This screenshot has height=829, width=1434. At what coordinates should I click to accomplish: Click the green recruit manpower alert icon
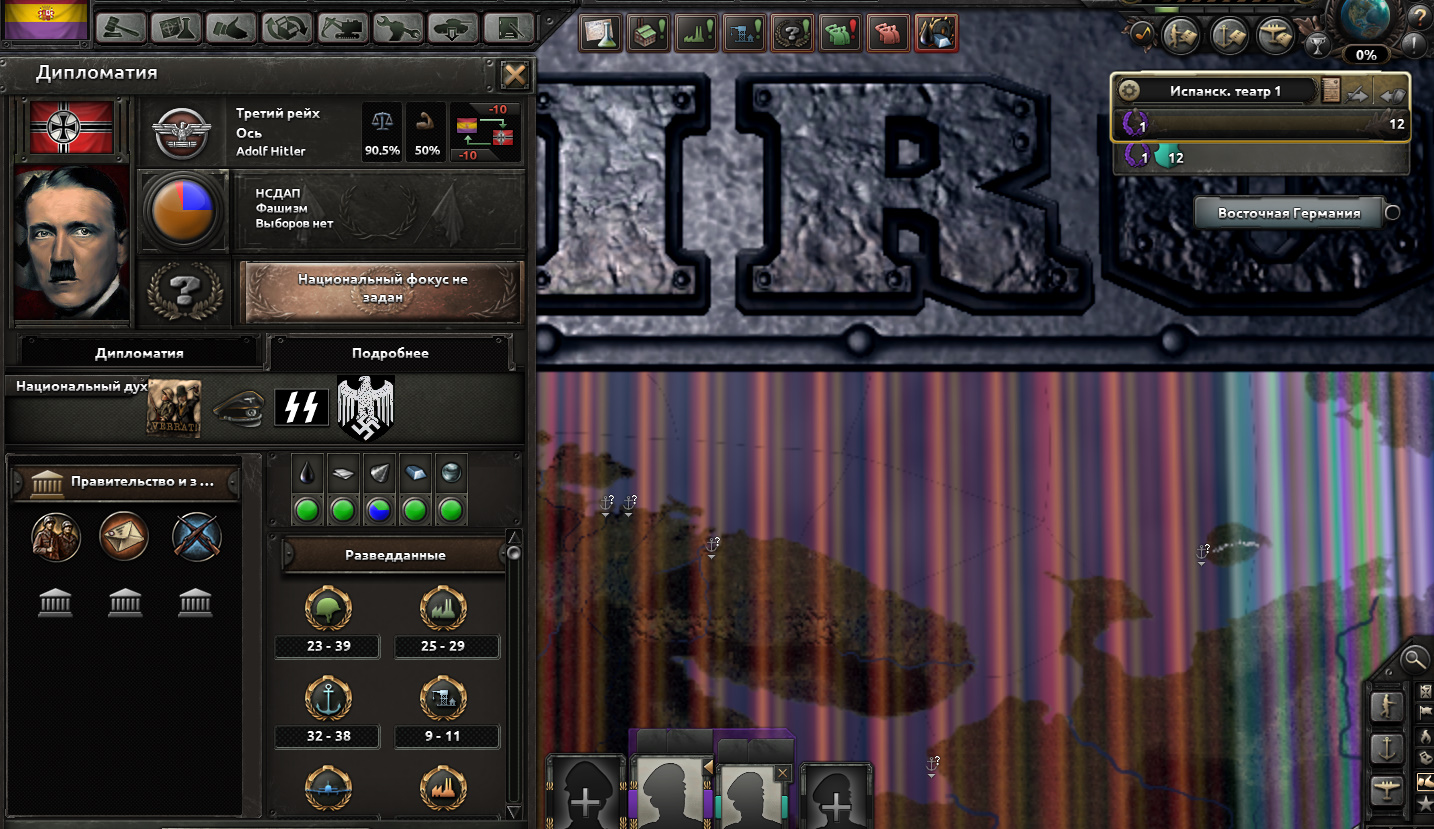pos(840,31)
